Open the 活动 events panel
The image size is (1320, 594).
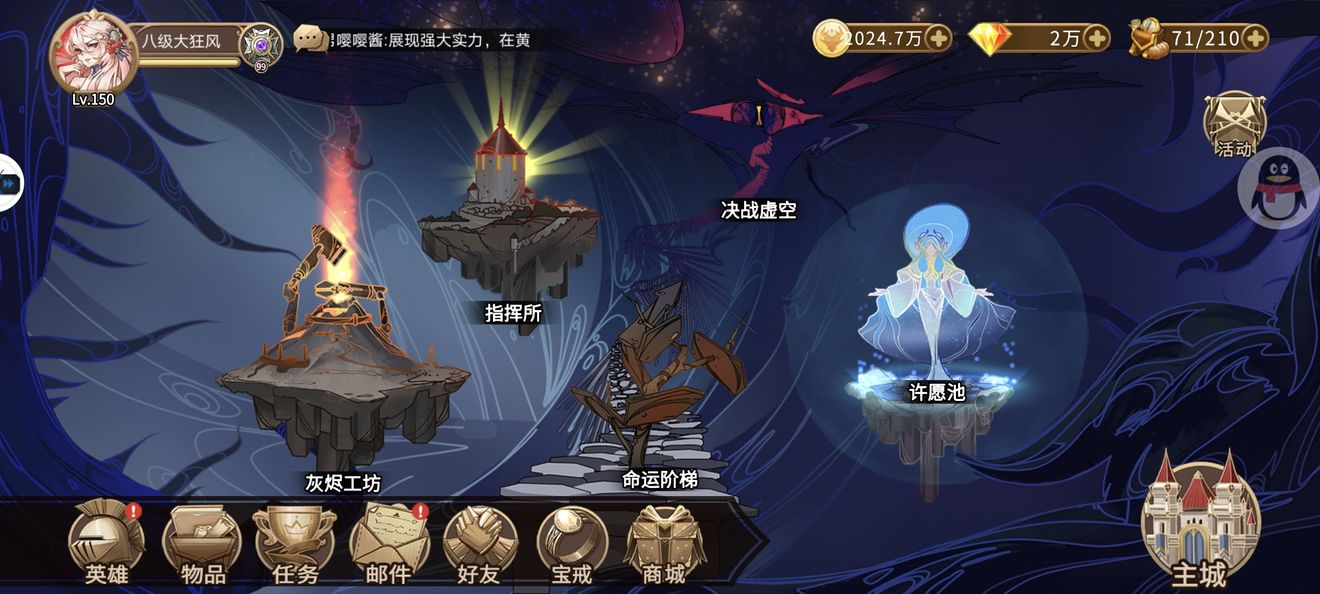1234,126
